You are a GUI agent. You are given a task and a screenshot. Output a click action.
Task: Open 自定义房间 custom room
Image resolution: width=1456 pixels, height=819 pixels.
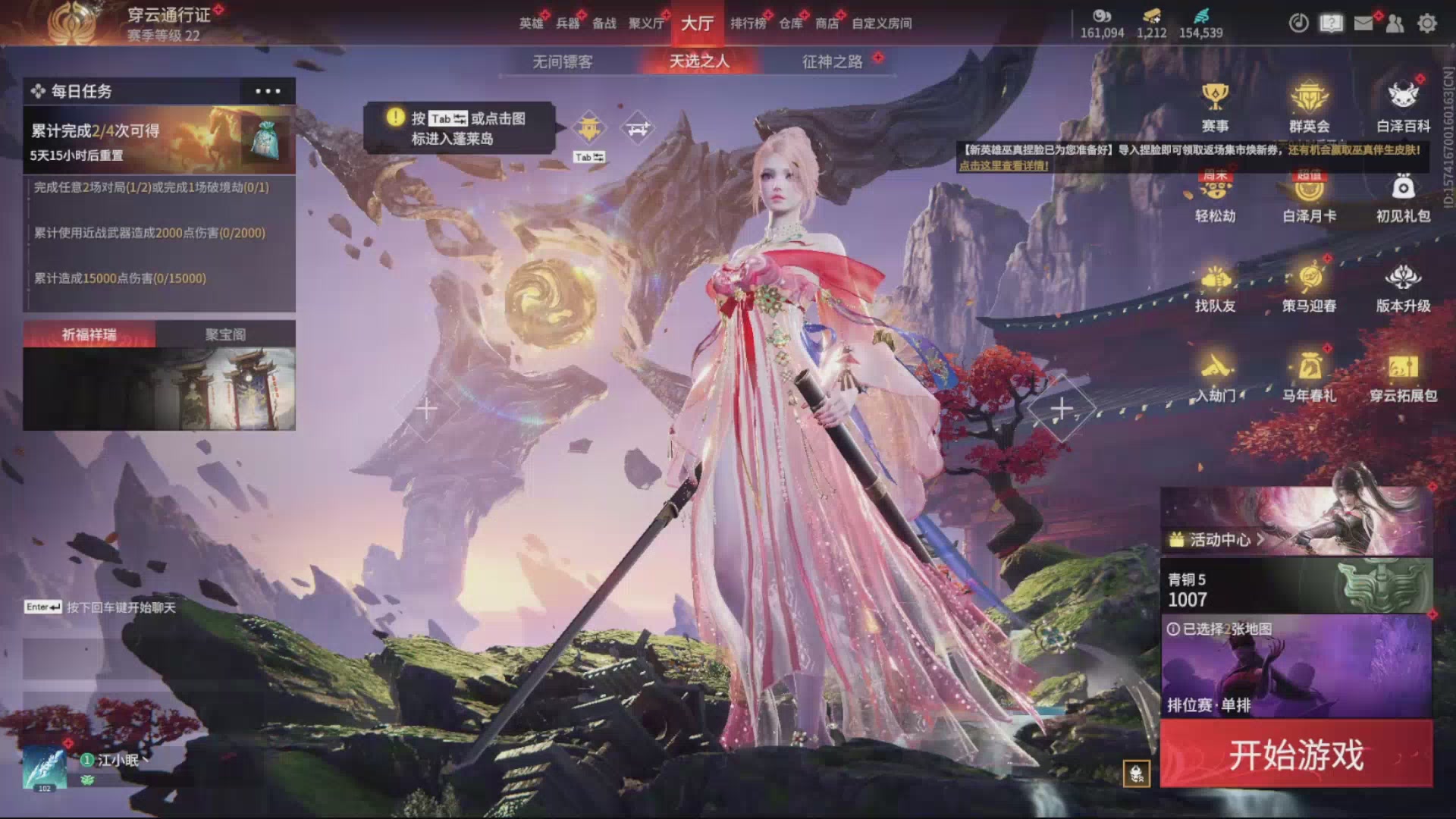pos(881,24)
